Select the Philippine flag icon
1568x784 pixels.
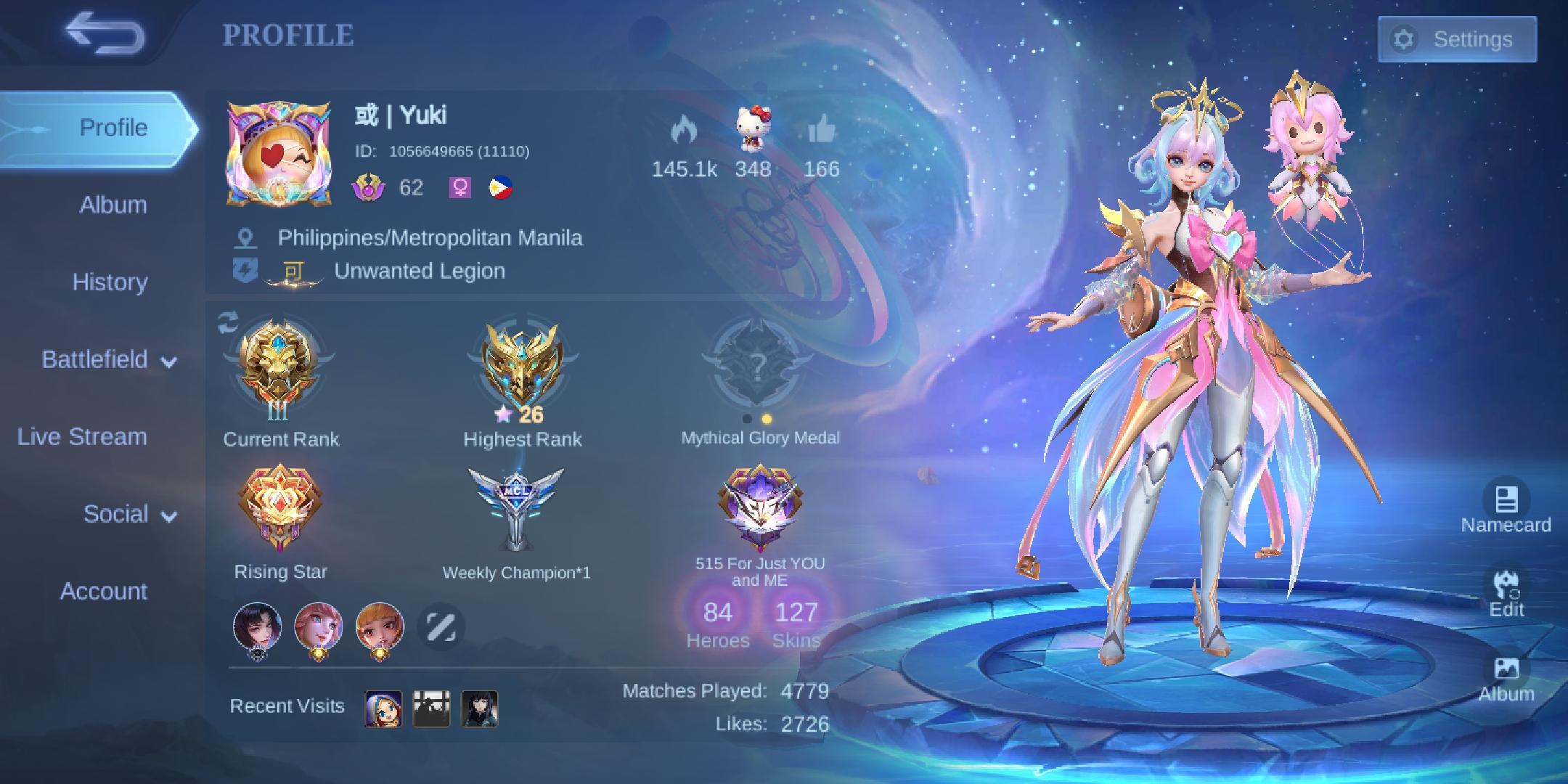[x=499, y=187]
